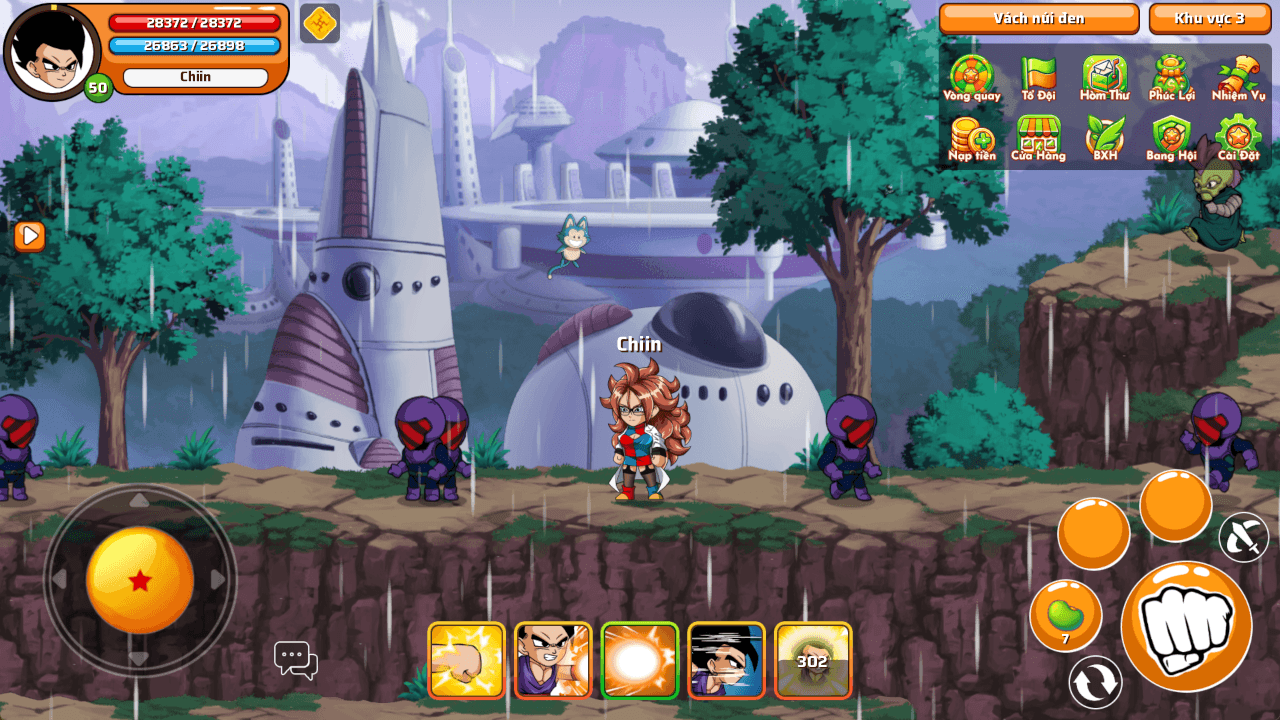Open the Vòng quay lucky wheel
Image resolution: width=1280 pixels, height=720 pixels.
pyautogui.click(x=971, y=76)
